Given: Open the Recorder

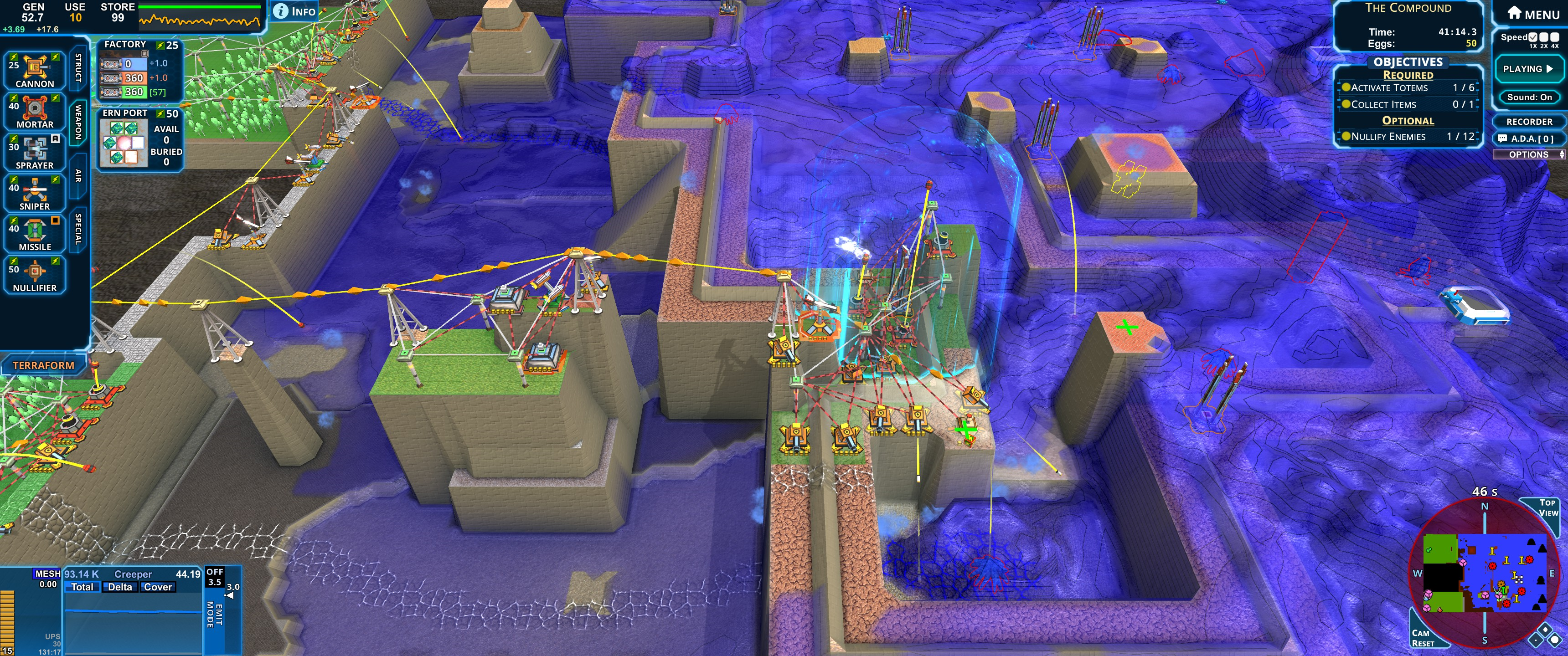Looking at the screenshot, I should [1529, 122].
